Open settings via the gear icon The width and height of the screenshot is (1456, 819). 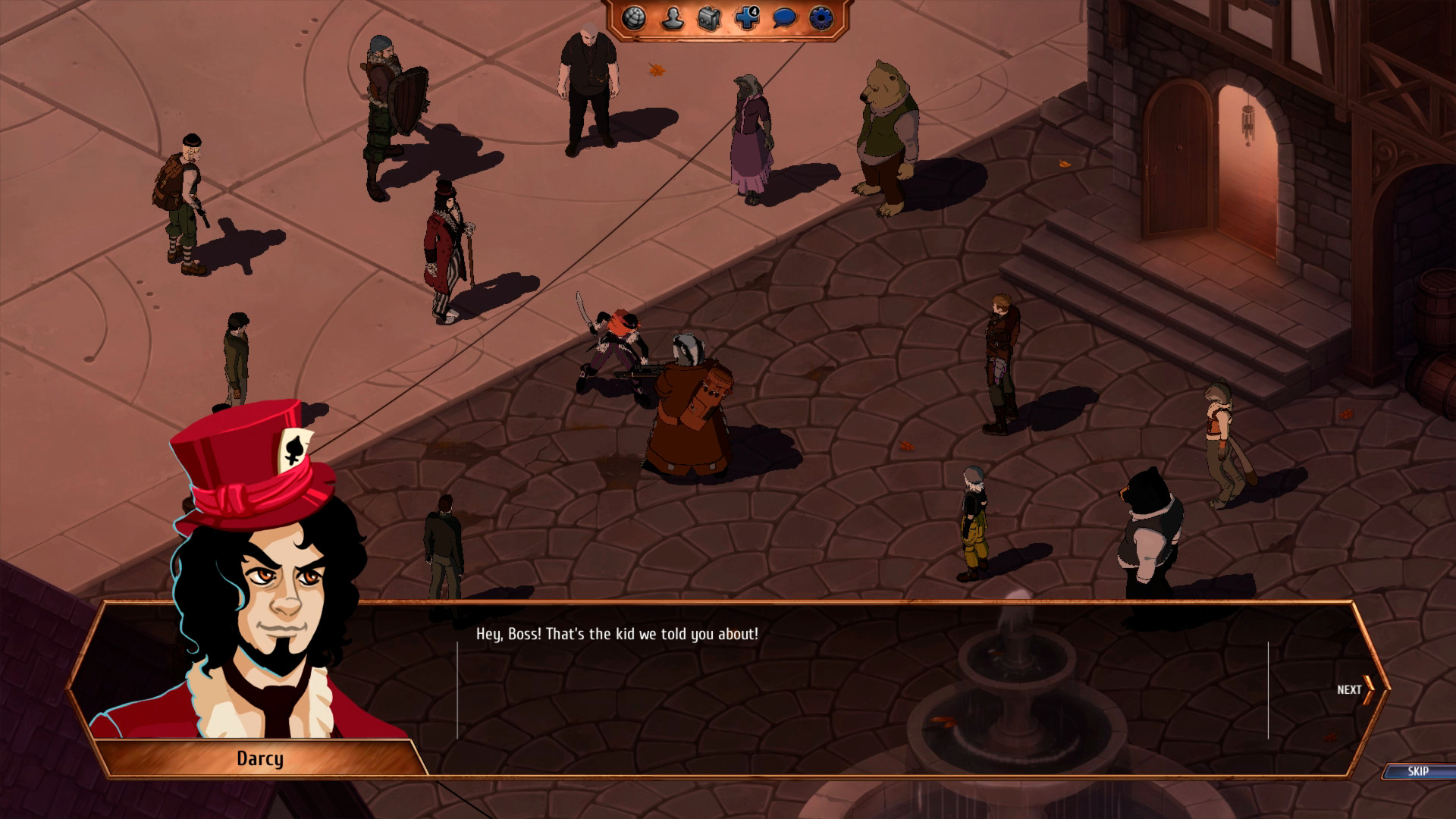[821, 18]
